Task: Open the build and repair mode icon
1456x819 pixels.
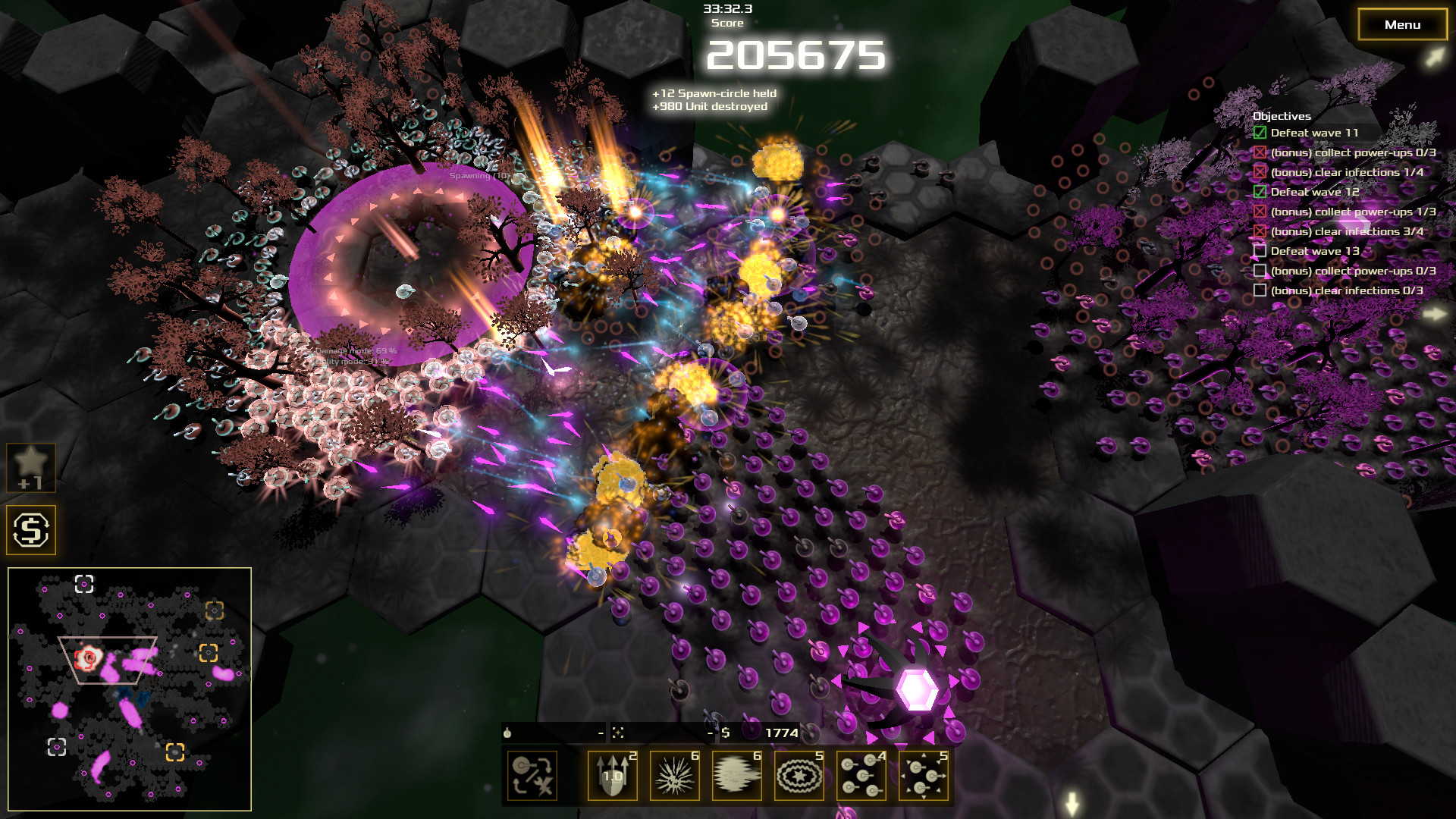Action: (532, 777)
